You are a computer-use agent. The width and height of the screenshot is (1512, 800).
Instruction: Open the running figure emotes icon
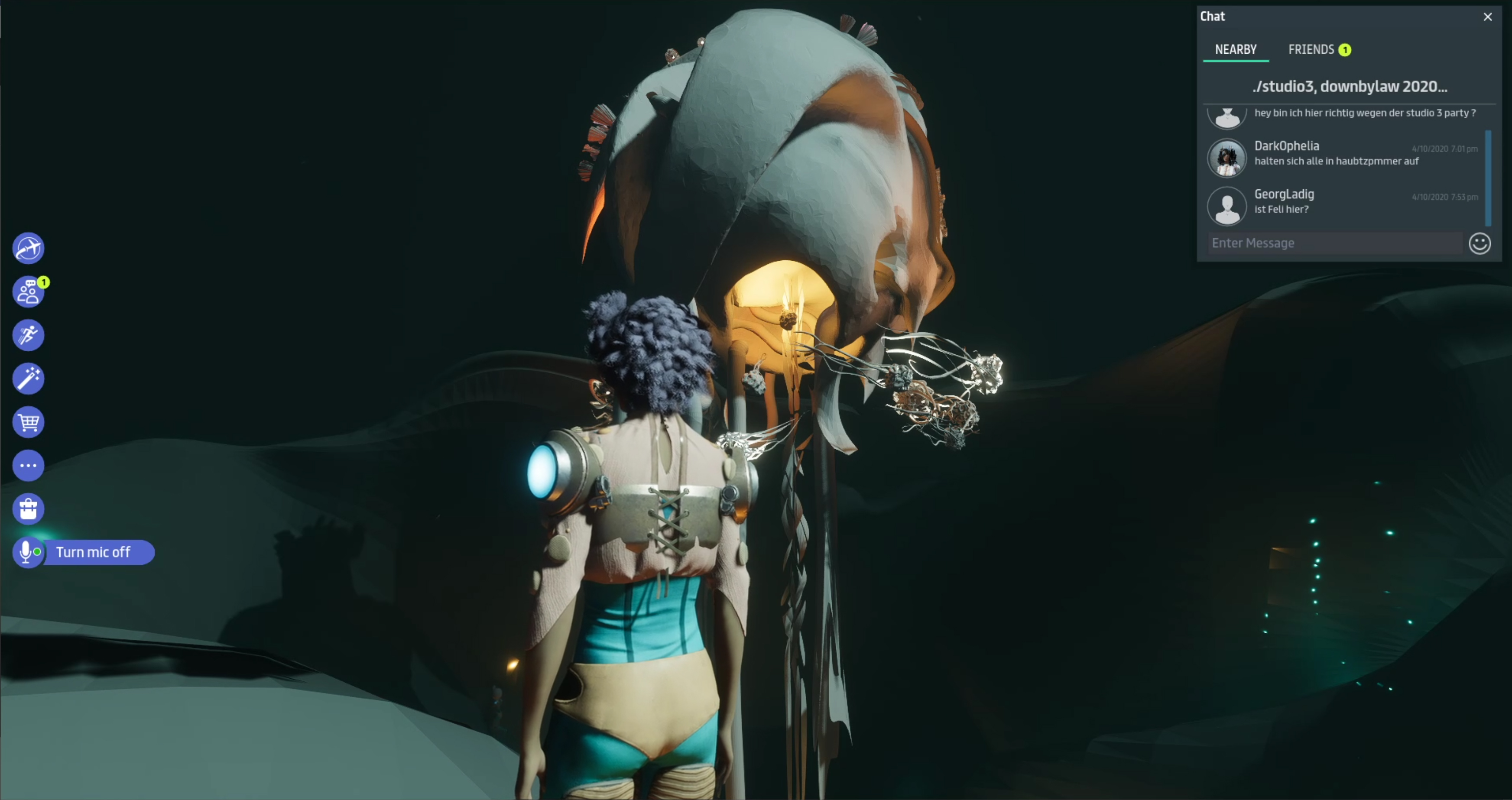click(28, 335)
